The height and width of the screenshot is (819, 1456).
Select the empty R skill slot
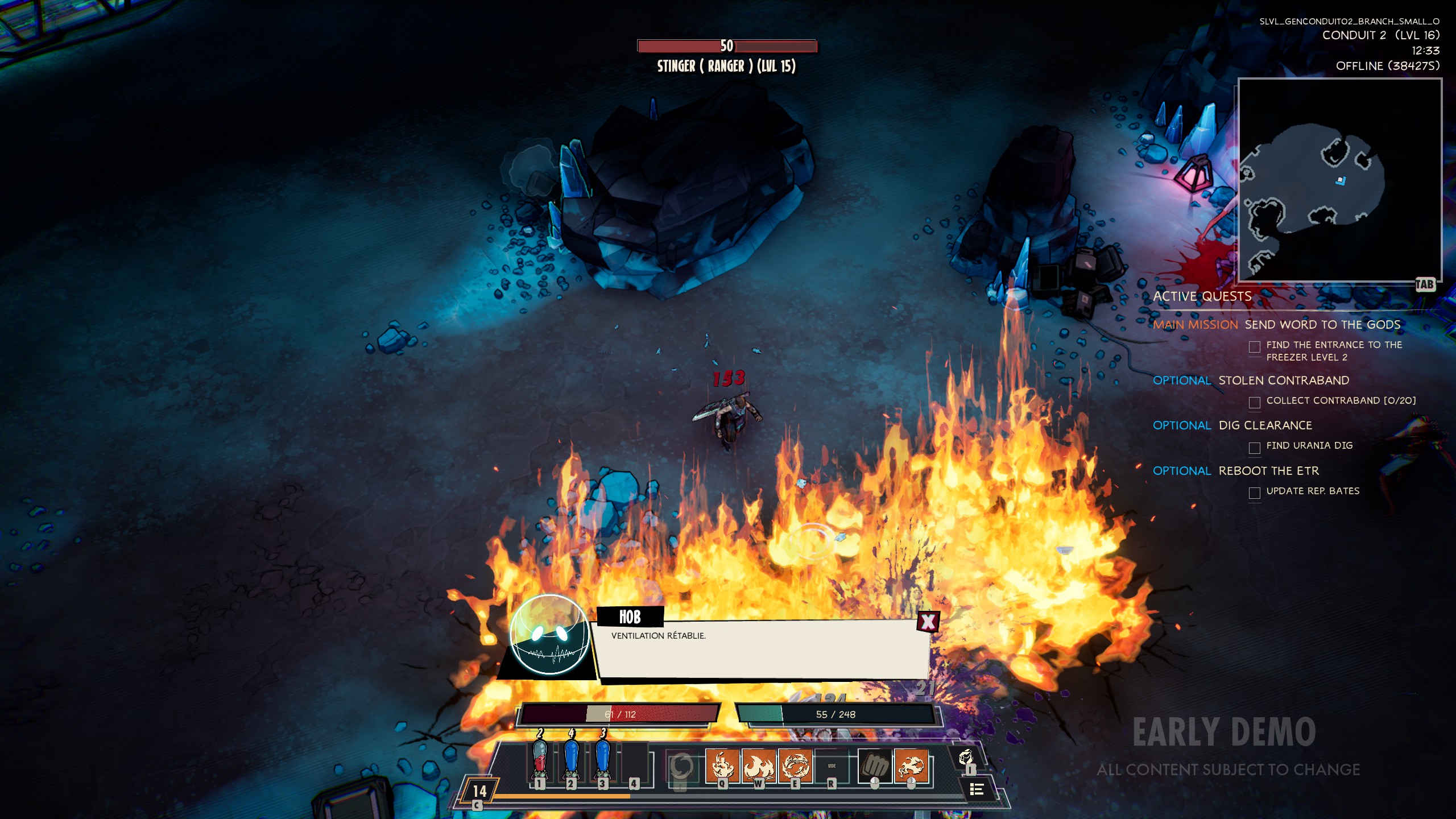[832, 766]
